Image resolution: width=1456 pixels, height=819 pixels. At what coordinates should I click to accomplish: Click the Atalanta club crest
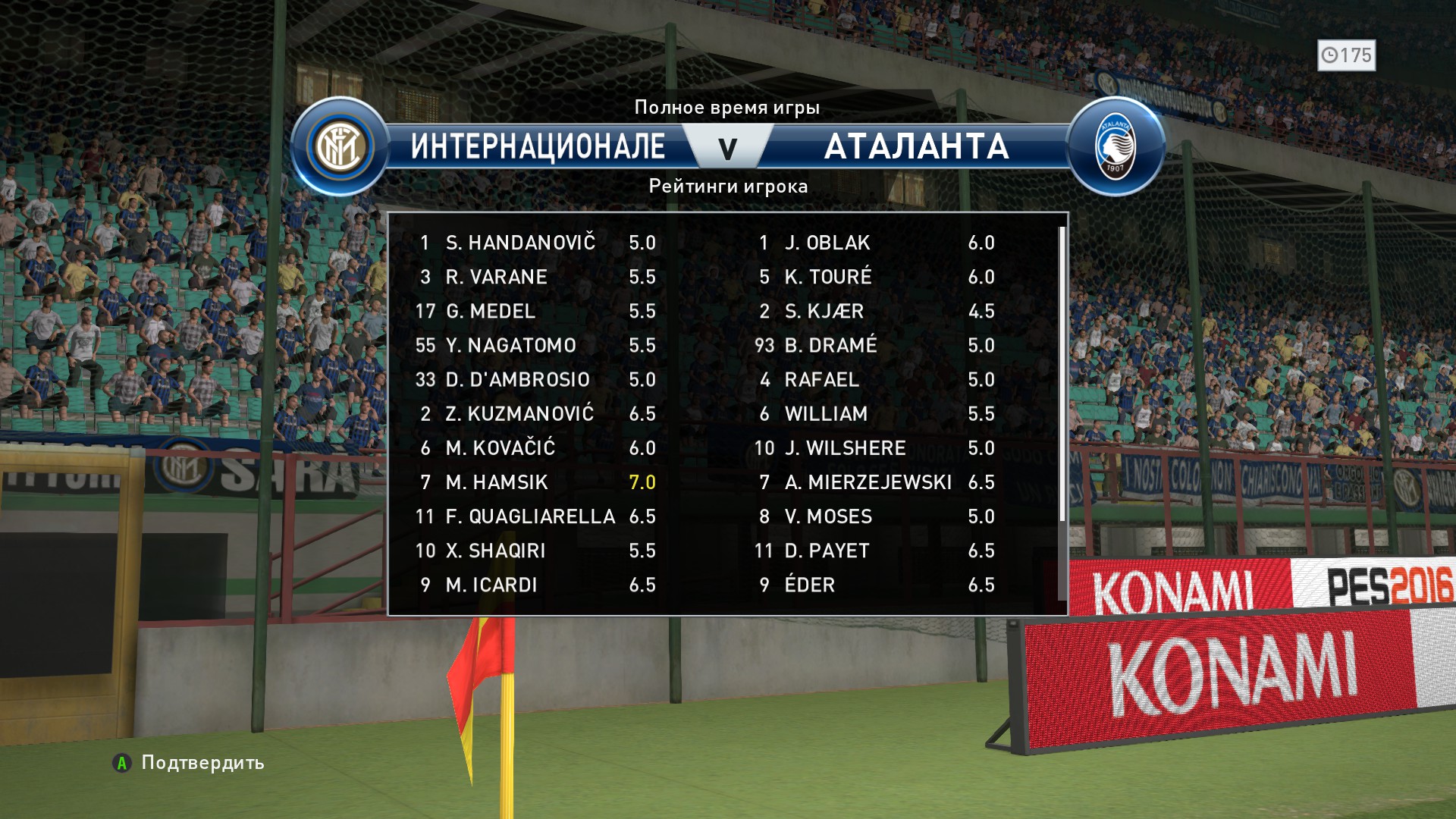click(1116, 147)
